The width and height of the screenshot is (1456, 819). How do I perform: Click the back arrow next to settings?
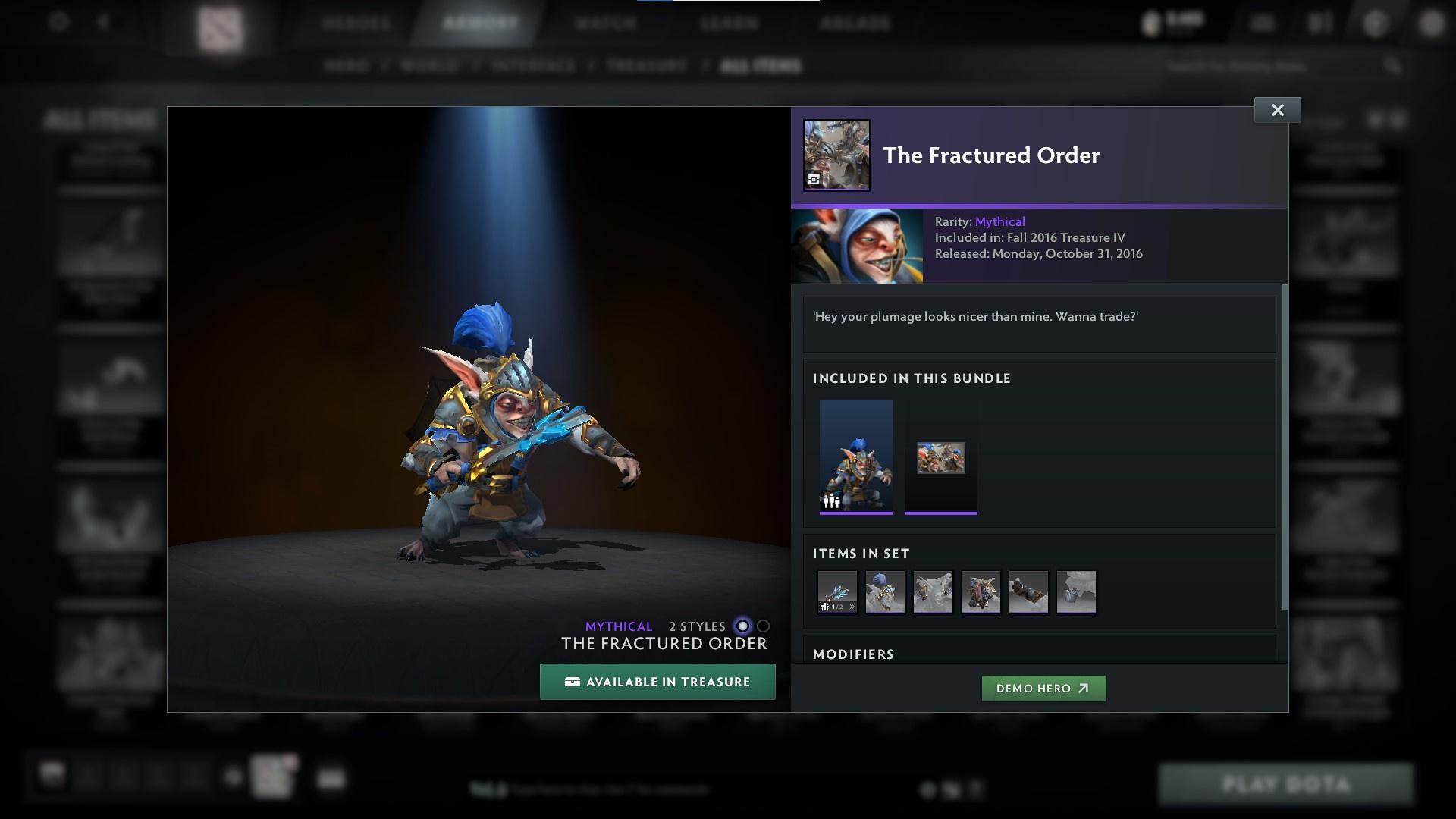(103, 21)
